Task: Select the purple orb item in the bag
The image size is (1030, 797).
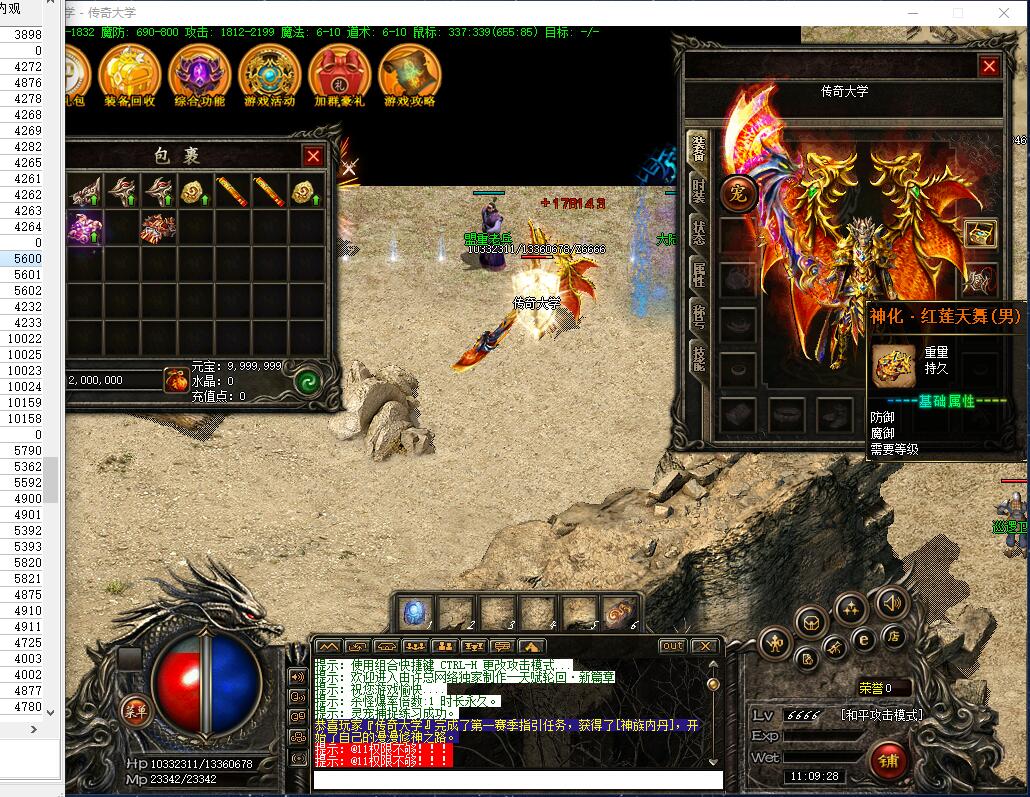Action: [85, 228]
